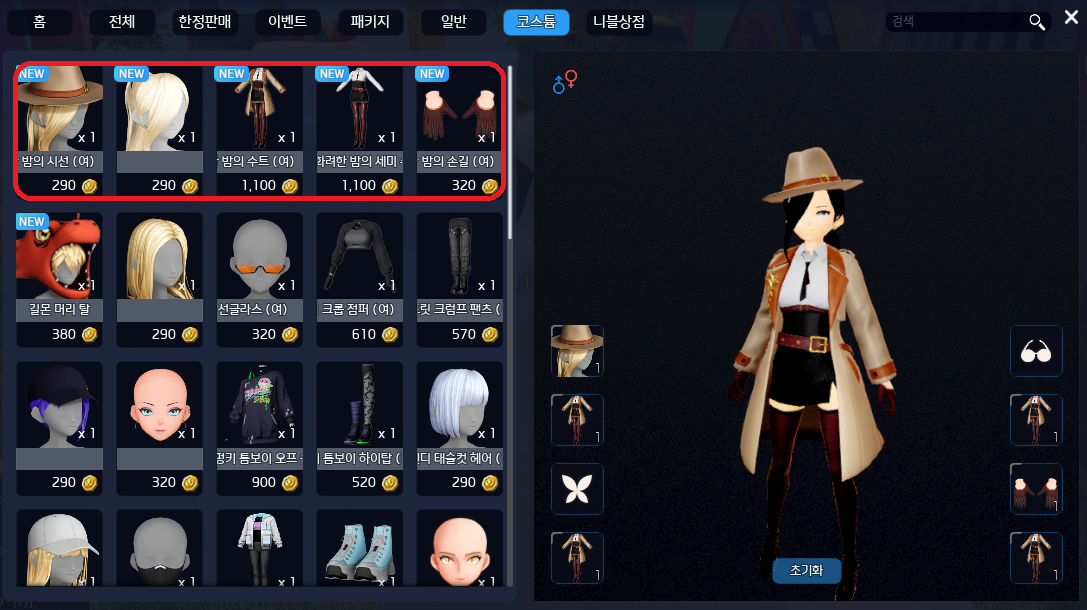Click the 검색 search field

955,21
